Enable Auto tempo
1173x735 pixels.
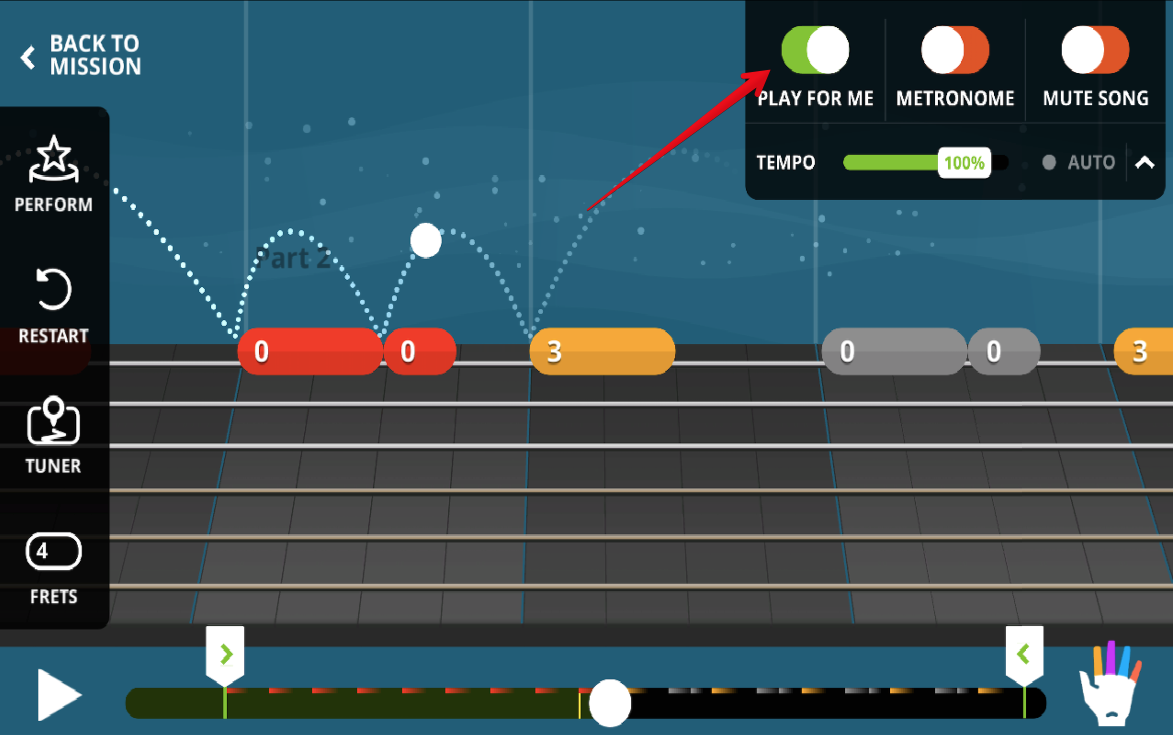tap(1078, 162)
